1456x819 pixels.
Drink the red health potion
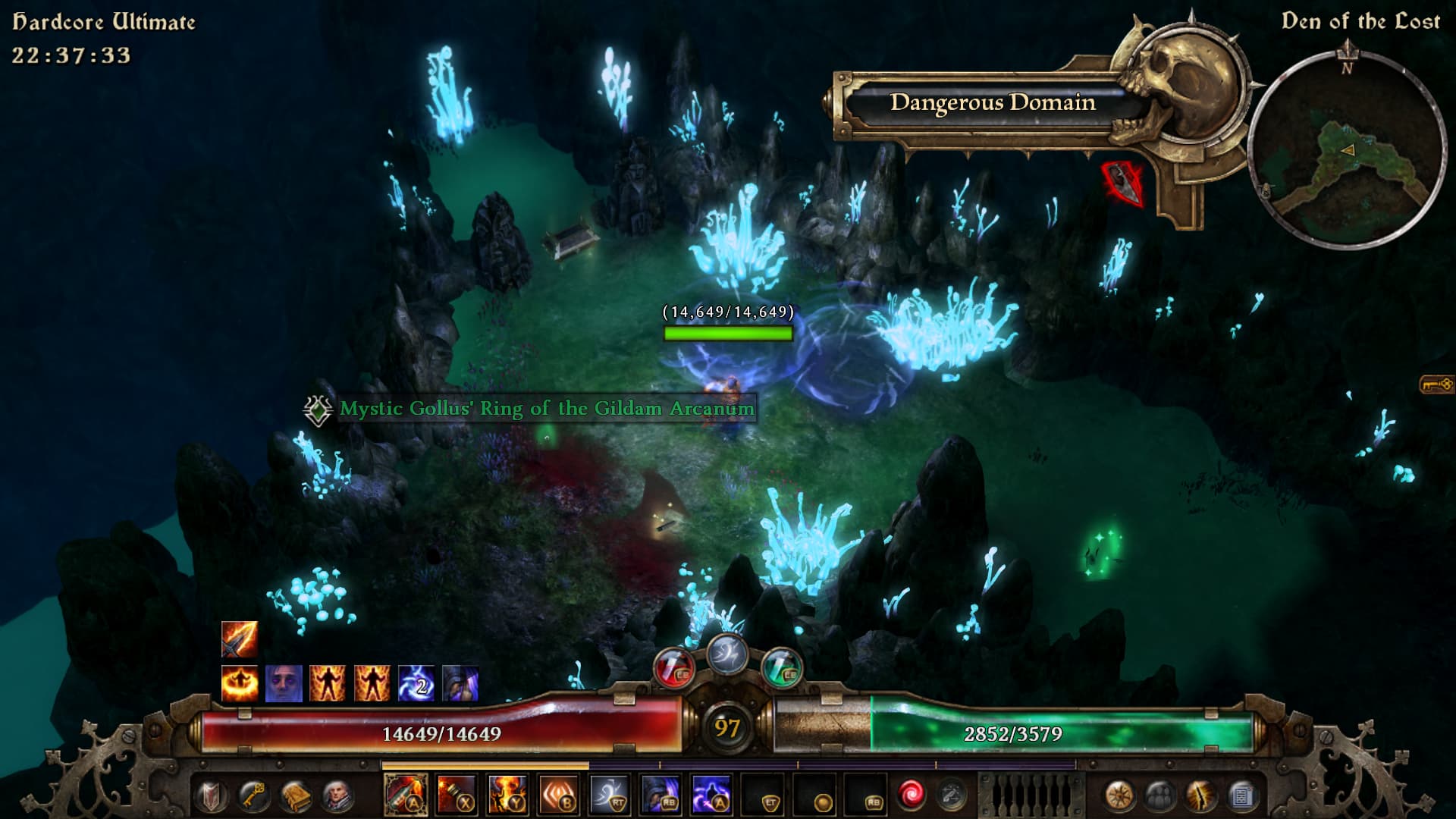(673, 667)
